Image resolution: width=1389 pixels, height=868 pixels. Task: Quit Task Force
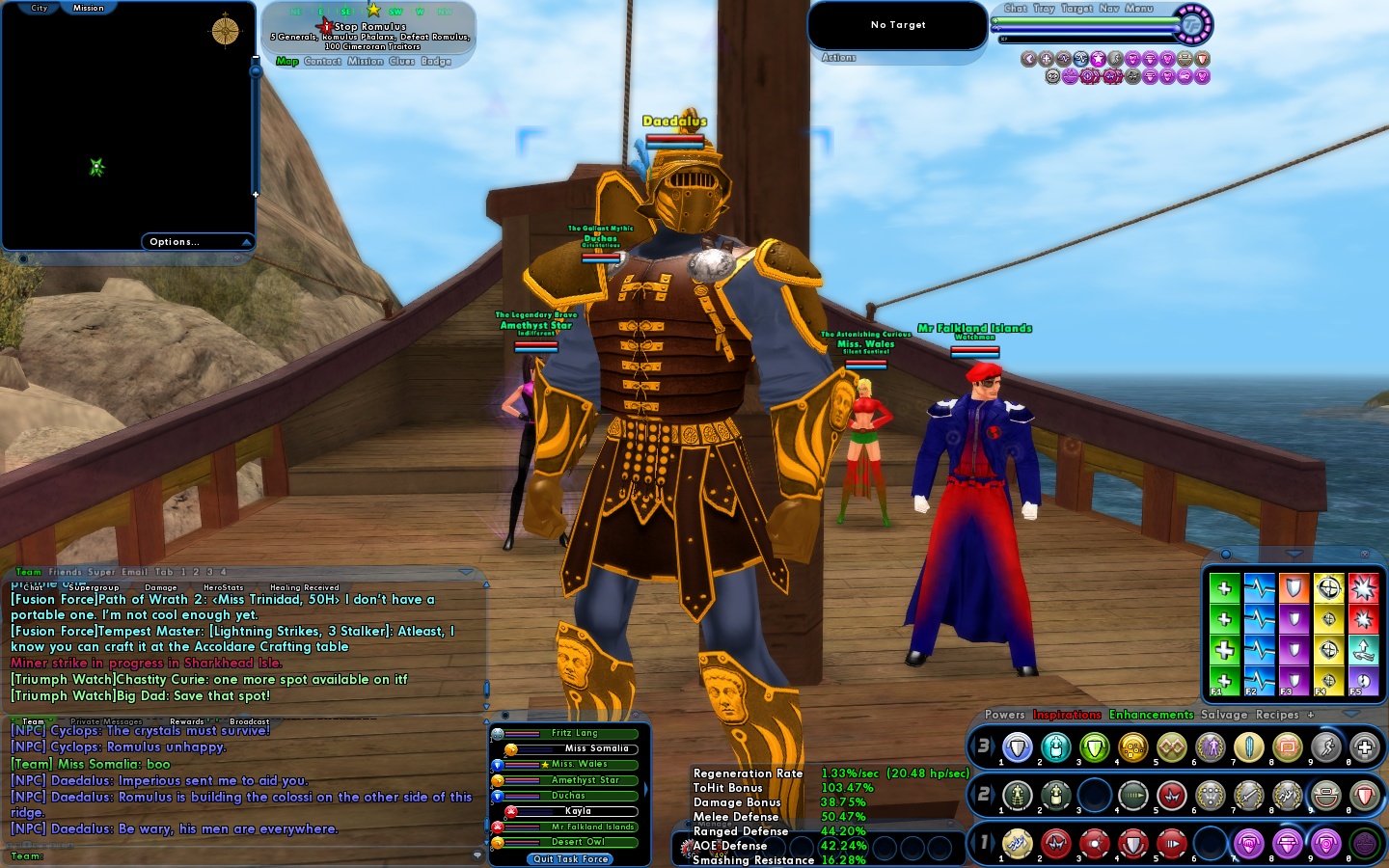click(x=571, y=858)
